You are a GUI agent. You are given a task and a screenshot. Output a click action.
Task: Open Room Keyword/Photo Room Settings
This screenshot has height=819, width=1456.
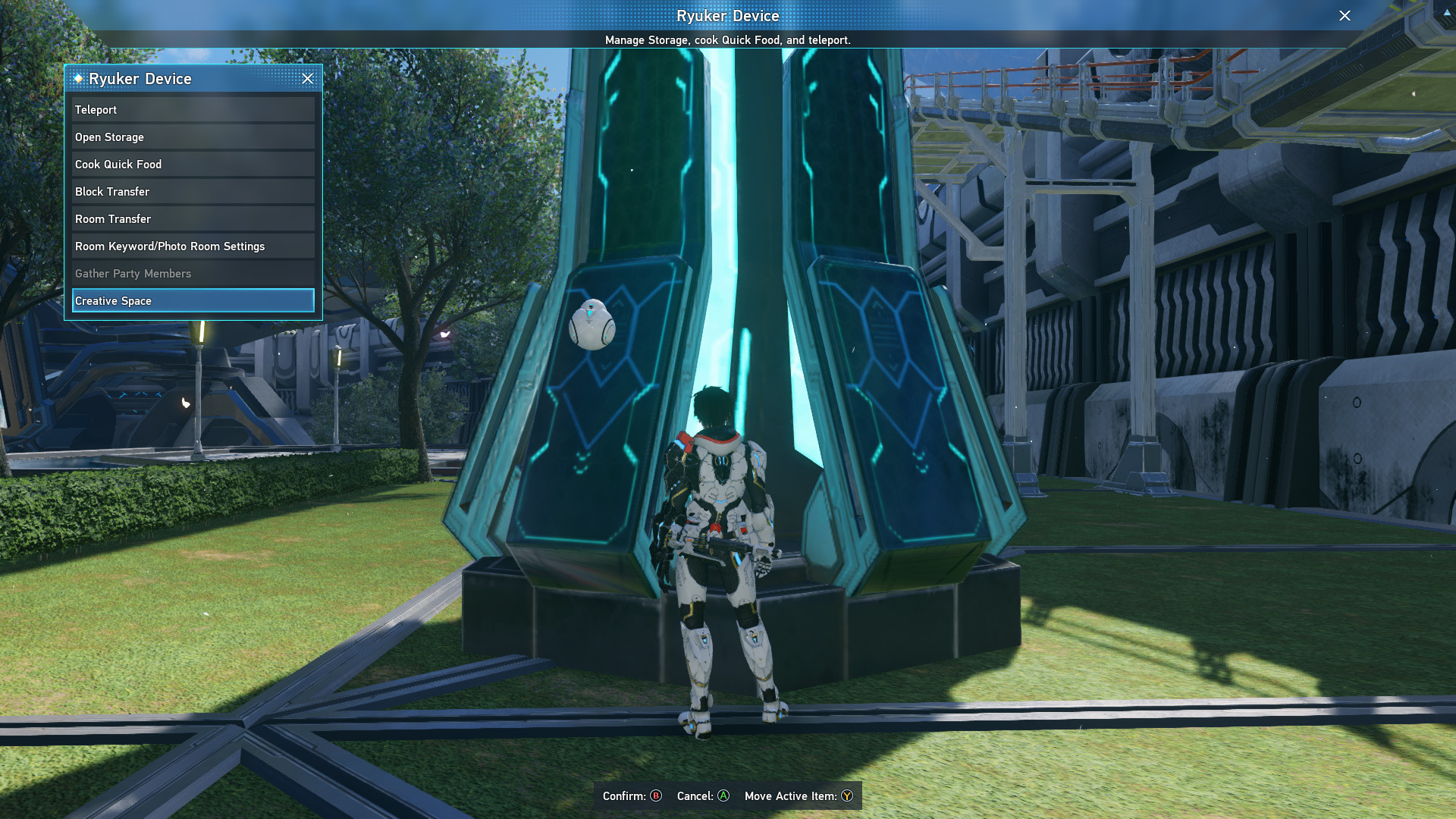click(193, 246)
